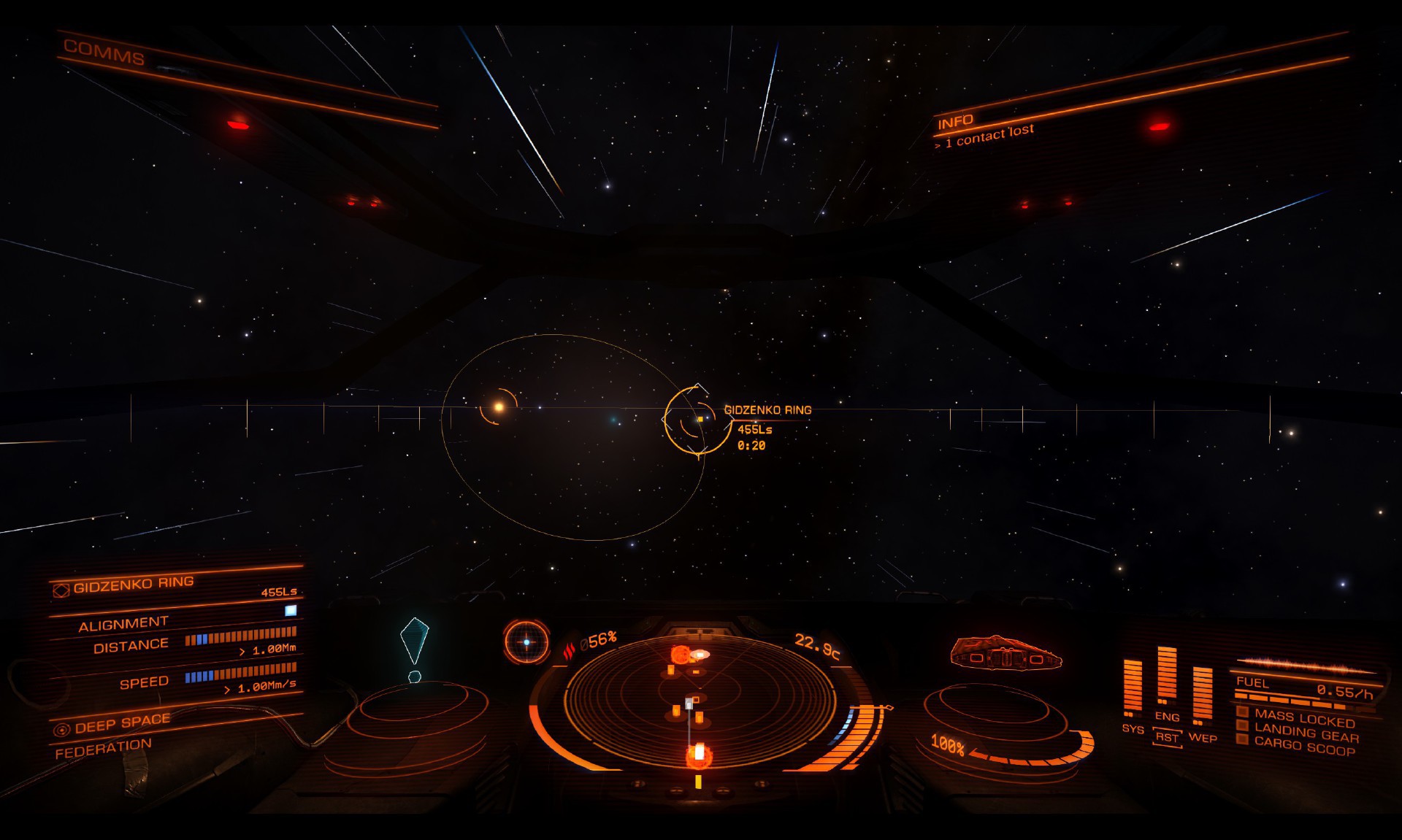
Task: Boost power to WEP
Action: [x=1202, y=737]
